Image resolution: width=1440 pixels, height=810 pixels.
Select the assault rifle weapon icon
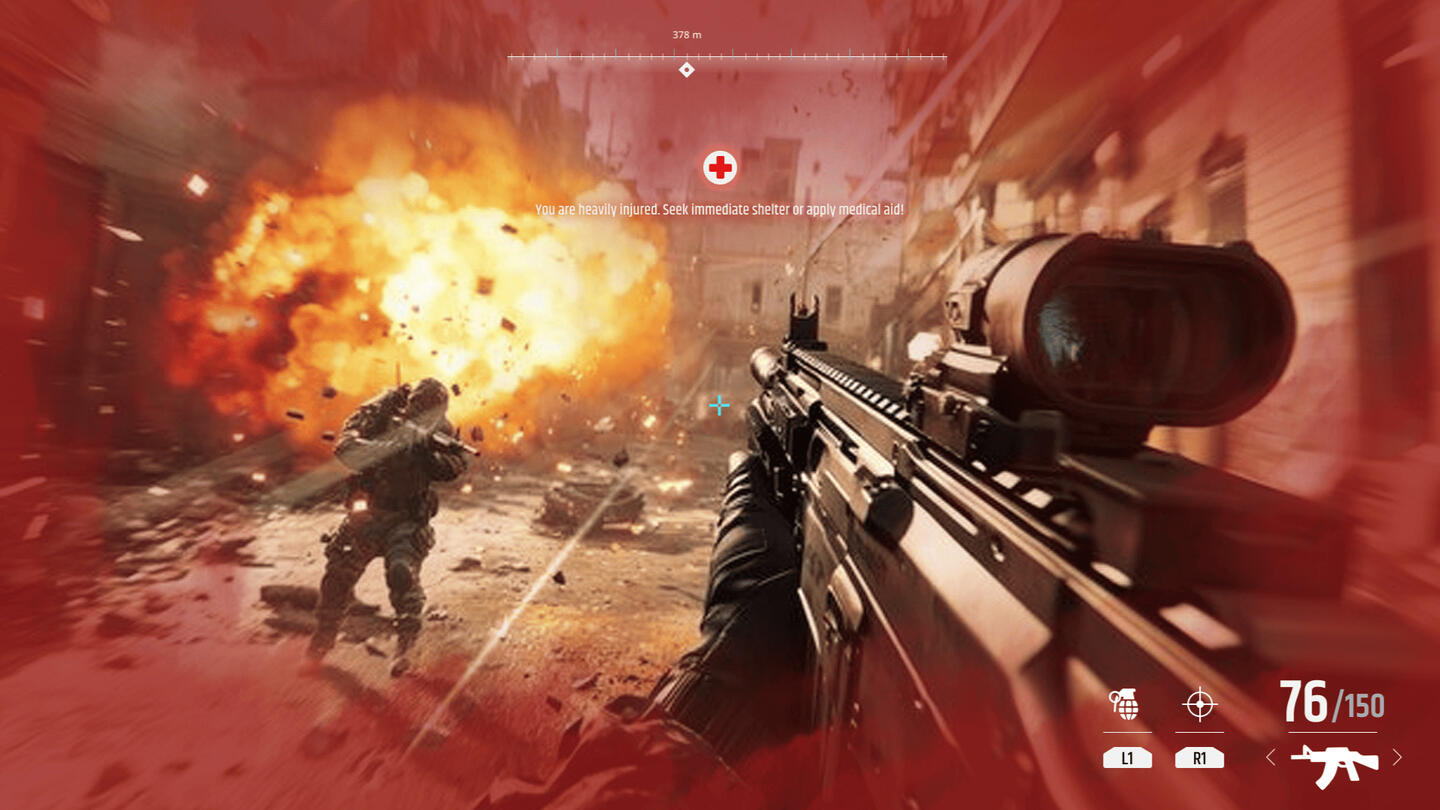click(1334, 763)
